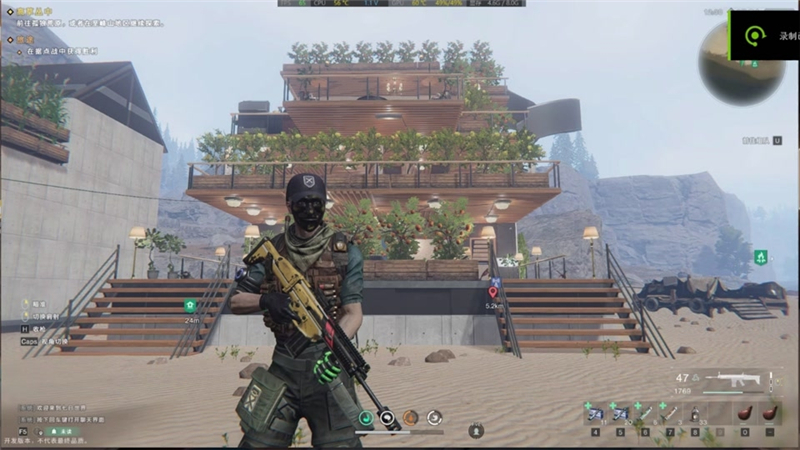Click the green campfire marker icon
This screenshot has height=450, width=800.
tap(761, 257)
